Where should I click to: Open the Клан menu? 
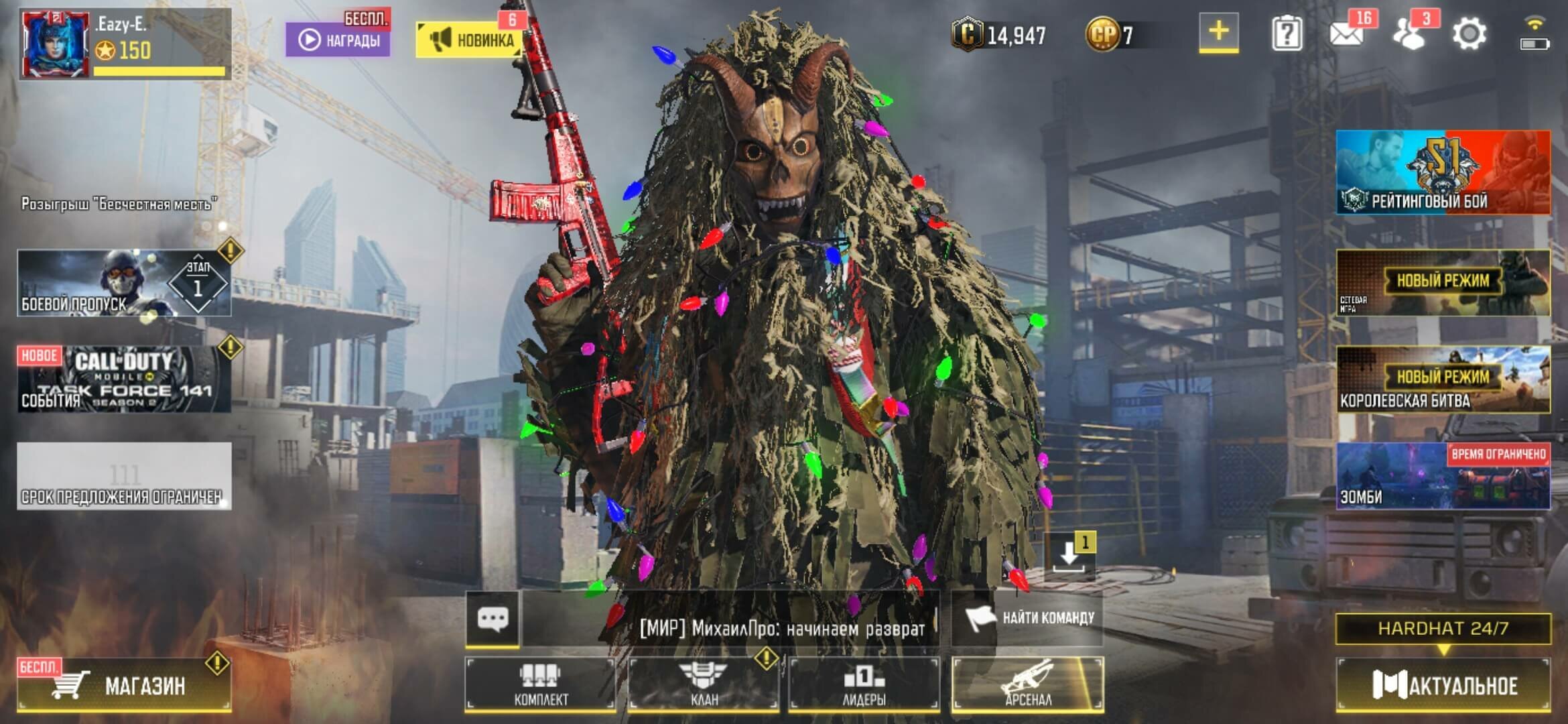click(x=703, y=684)
